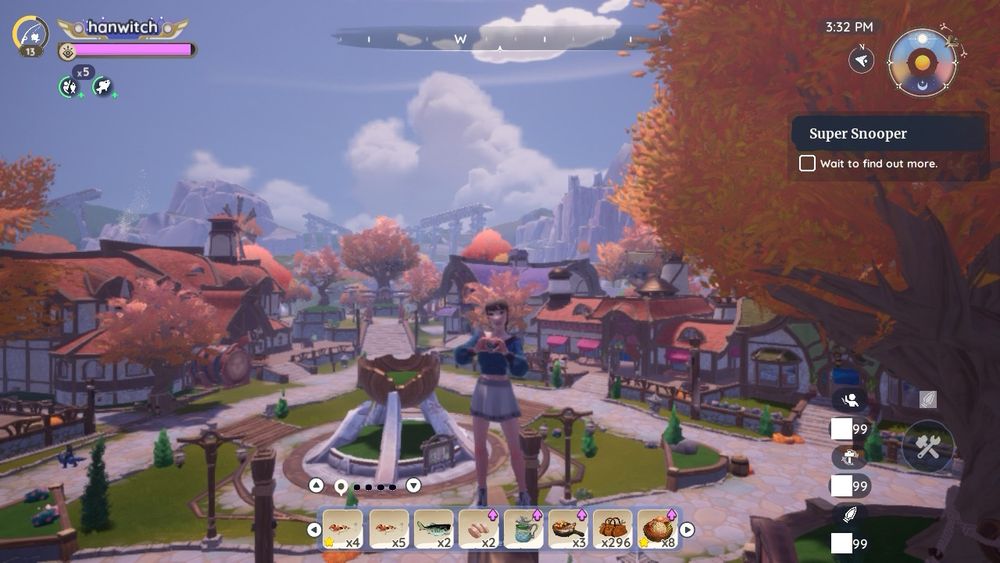Open the fishing skill level badge
The width and height of the screenshot is (1000, 563).
(x=31, y=35)
